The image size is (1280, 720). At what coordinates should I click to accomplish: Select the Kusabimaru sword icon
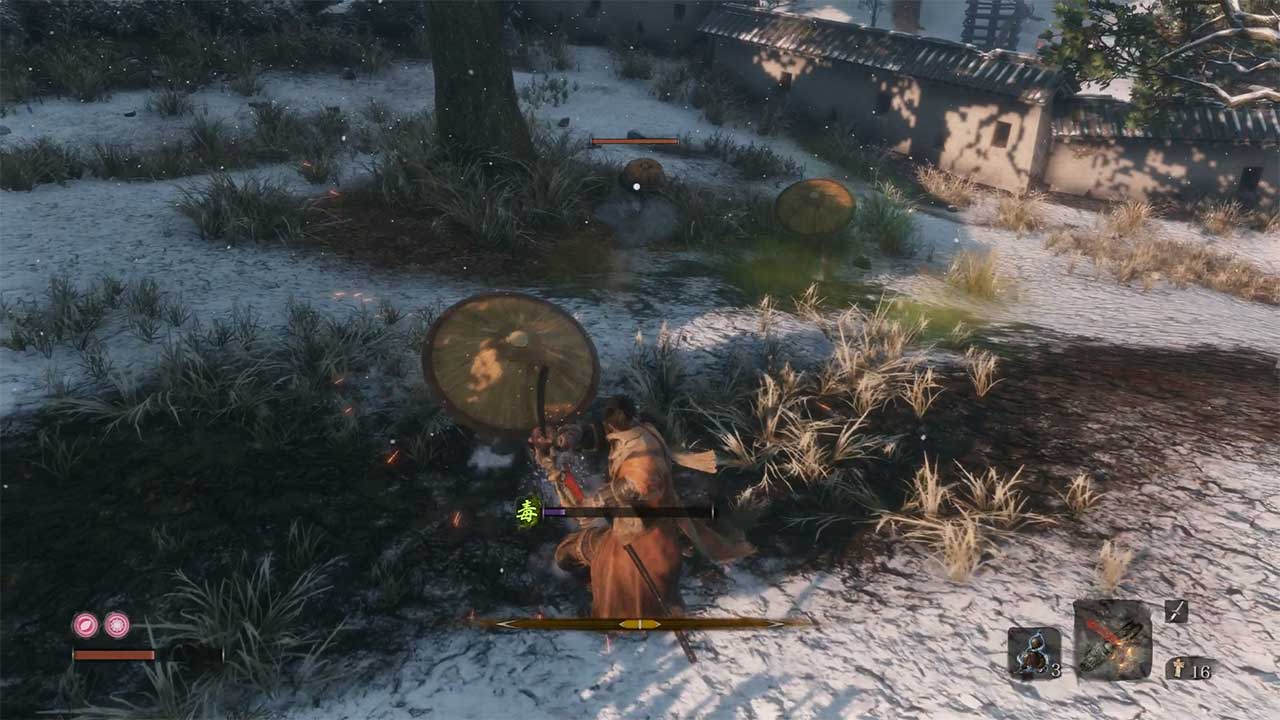tap(1176, 611)
